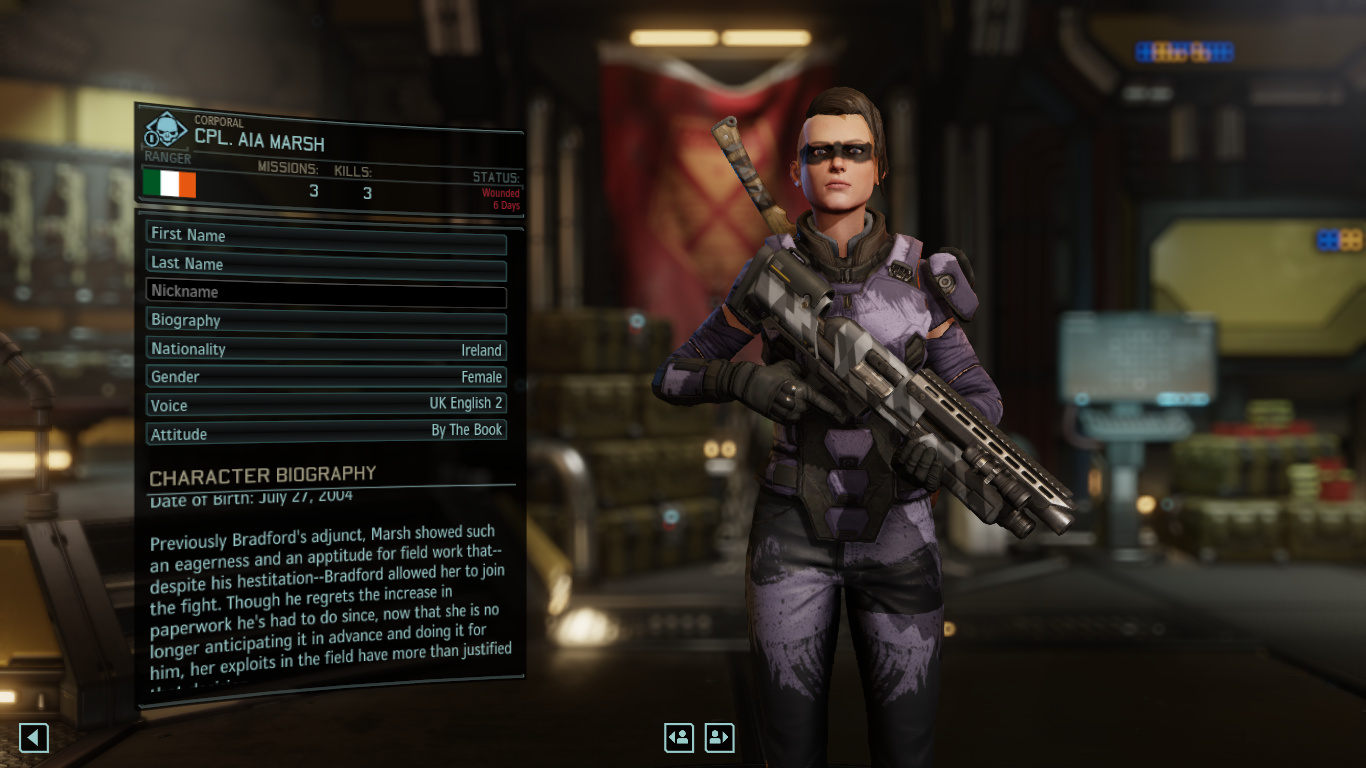
Task: Open the Biography editor
Action: (x=326, y=321)
